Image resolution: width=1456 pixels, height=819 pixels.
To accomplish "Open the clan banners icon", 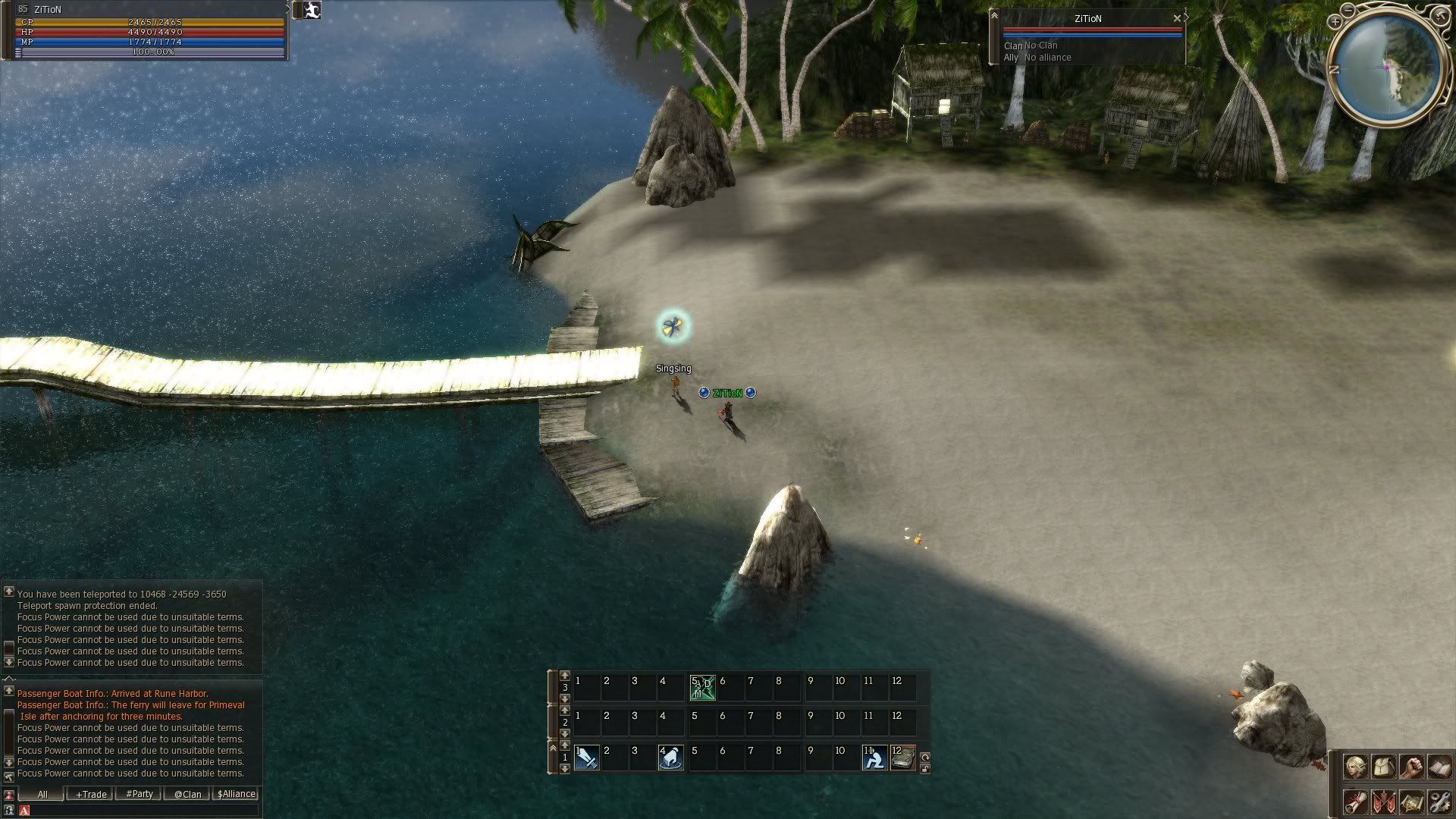I will [1382, 802].
